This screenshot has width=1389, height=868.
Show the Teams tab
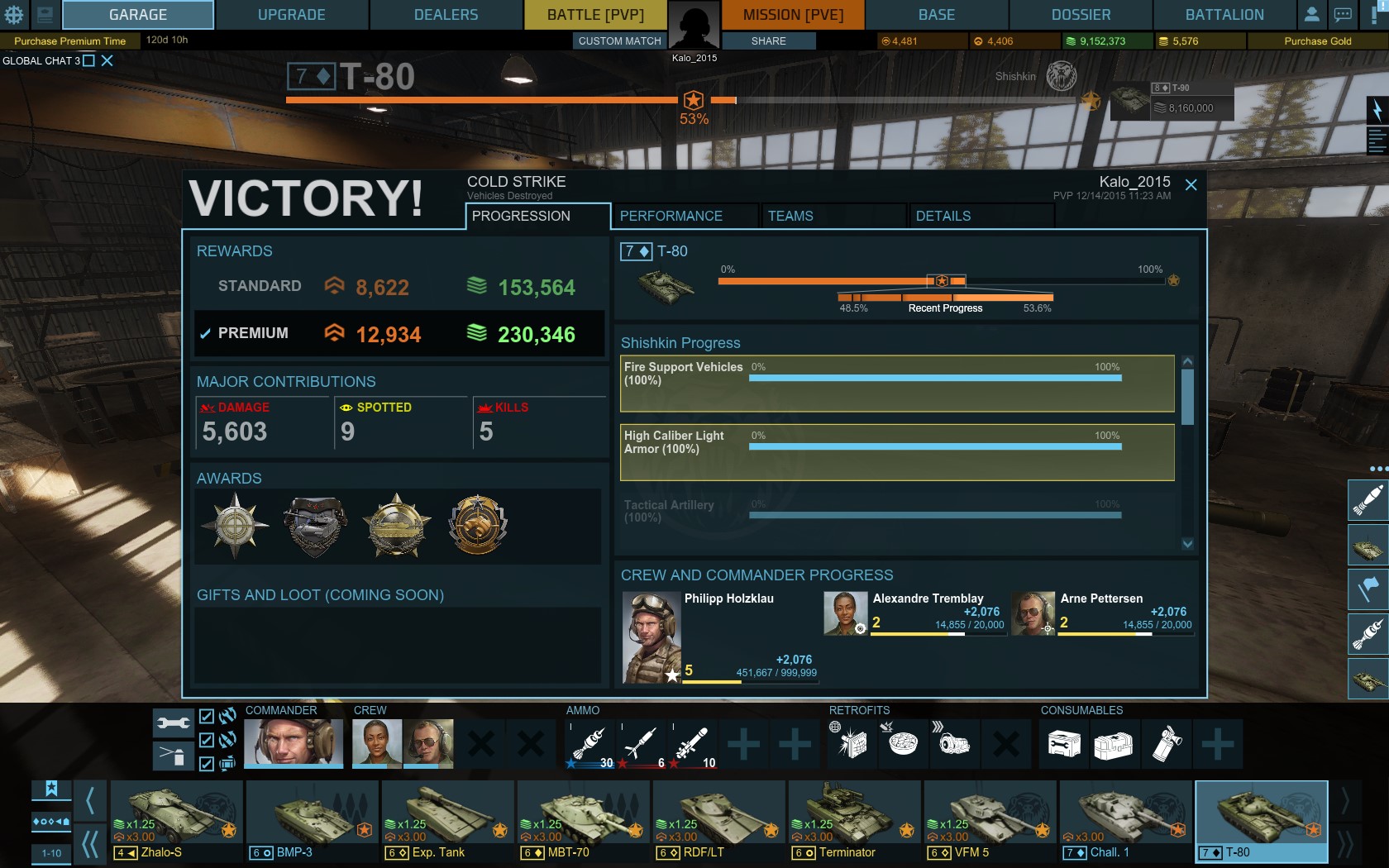790,216
